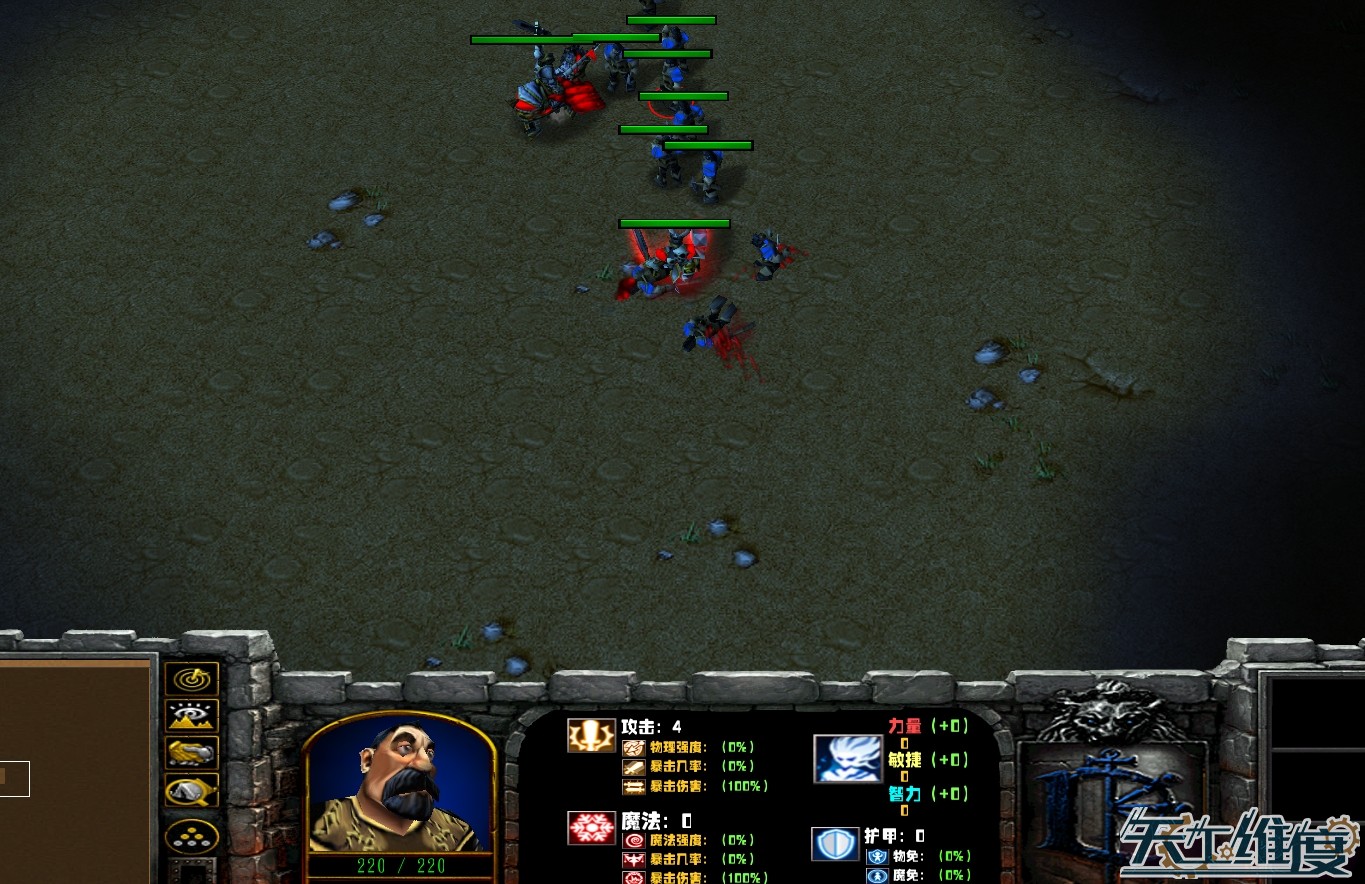Click the red spiral 魔法强度 icon
Image resolution: width=1365 pixels, height=884 pixels.
[634, 842]
